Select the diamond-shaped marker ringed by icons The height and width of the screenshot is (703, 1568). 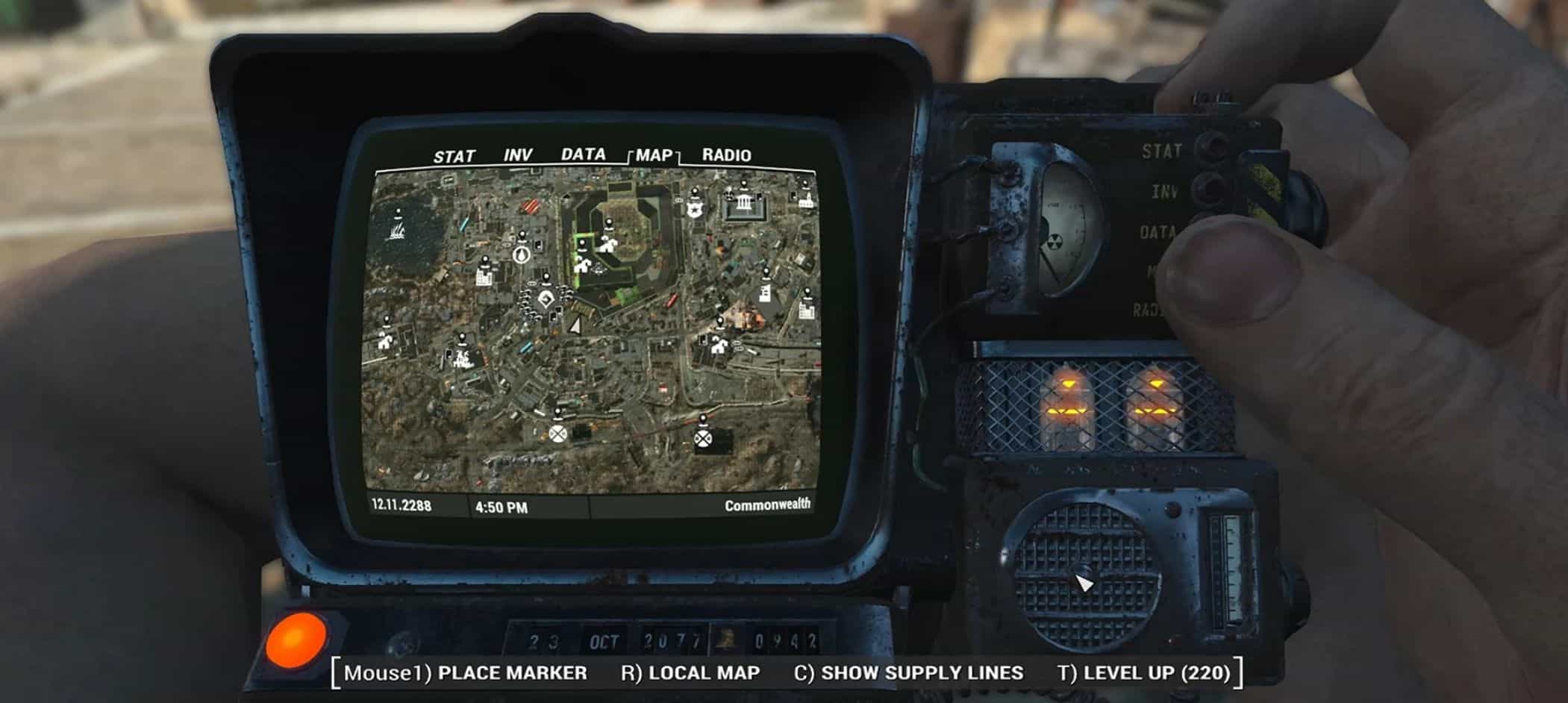coord(546,300)
